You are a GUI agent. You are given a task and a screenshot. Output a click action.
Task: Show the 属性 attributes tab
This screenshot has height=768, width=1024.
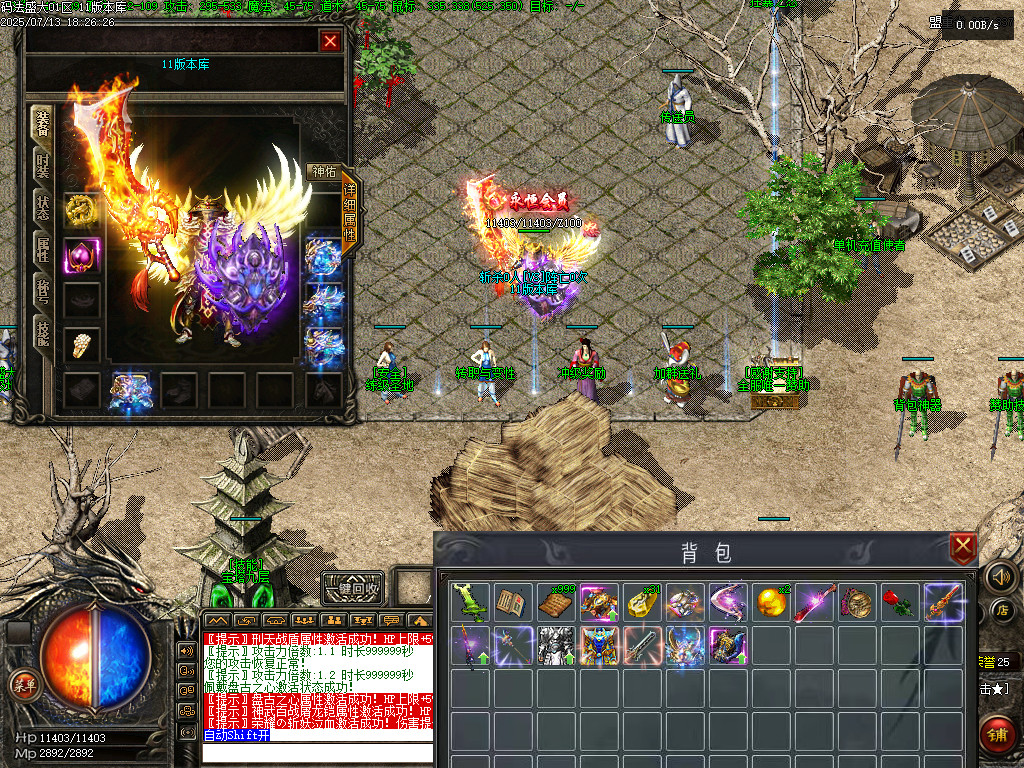(x=43, y=250)
